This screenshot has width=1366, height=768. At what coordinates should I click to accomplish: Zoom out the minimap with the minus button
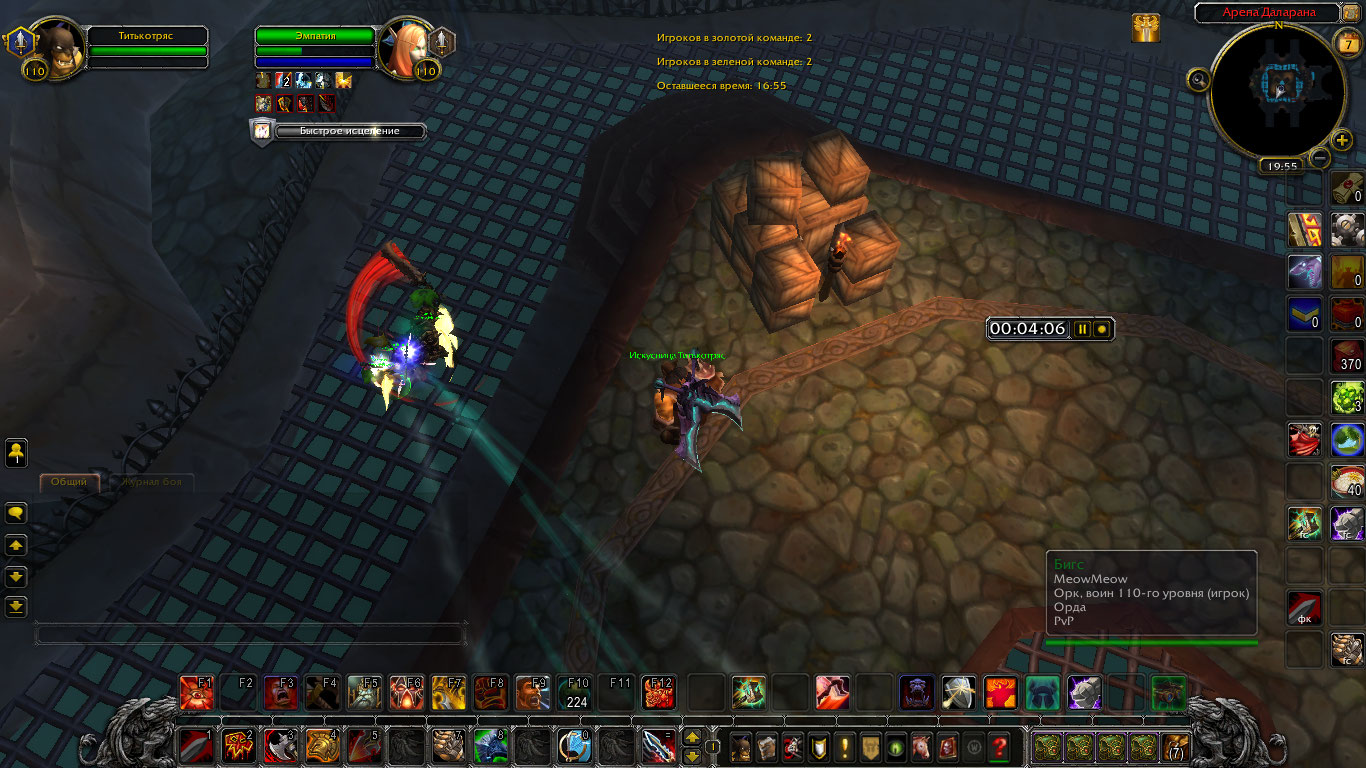1320,158
